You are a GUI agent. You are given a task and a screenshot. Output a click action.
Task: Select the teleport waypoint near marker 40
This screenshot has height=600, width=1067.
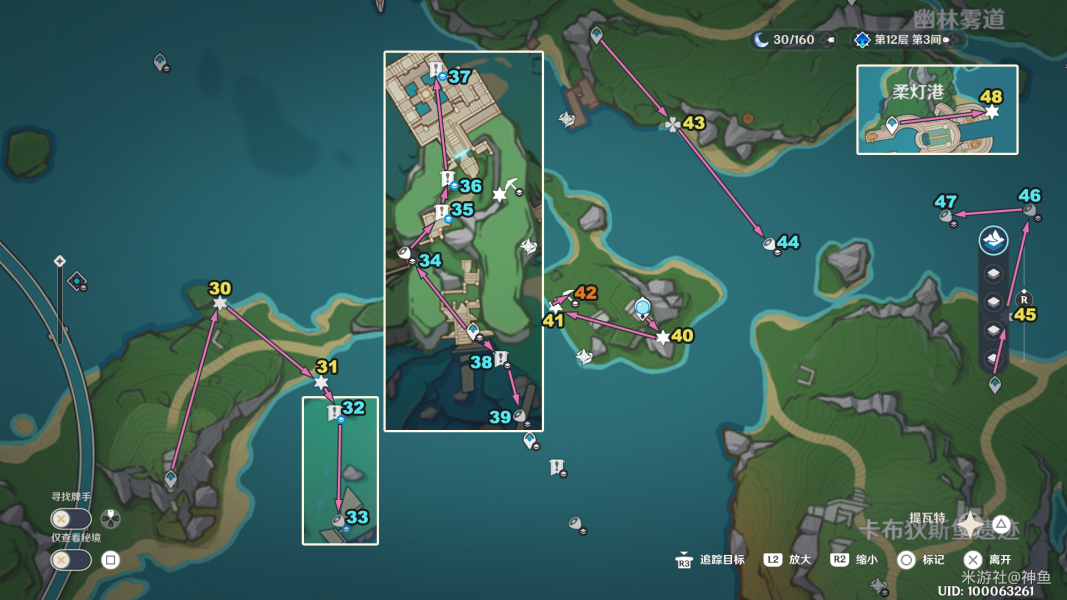point(642,307)
